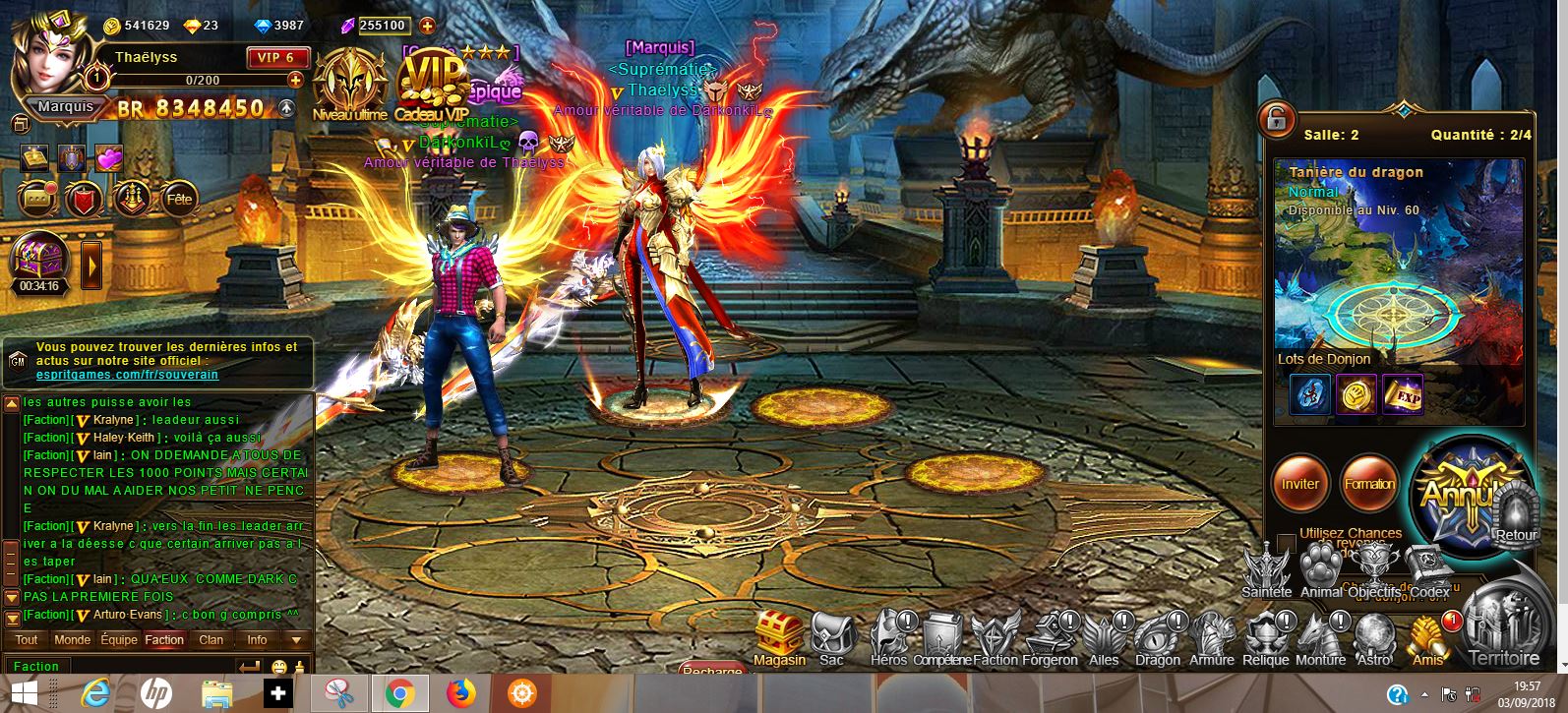Open the Forgeron menu
This screenshot has height=713, width=1568.
tap(1050, 635)
